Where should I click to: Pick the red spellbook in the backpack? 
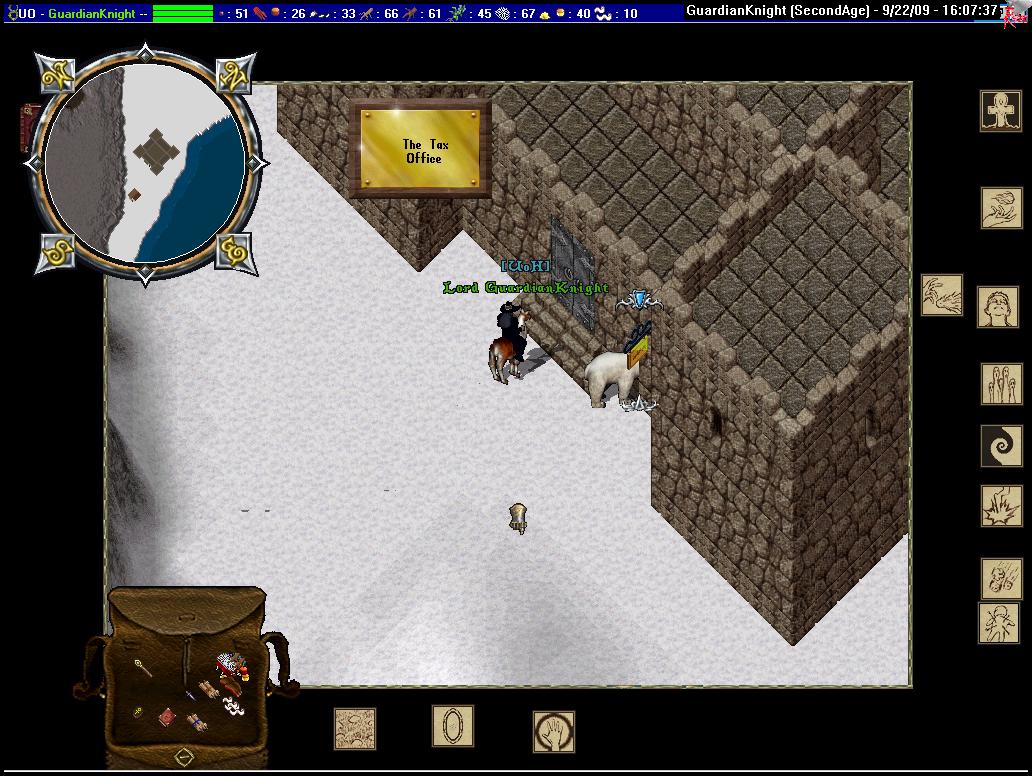coord(168,716)
